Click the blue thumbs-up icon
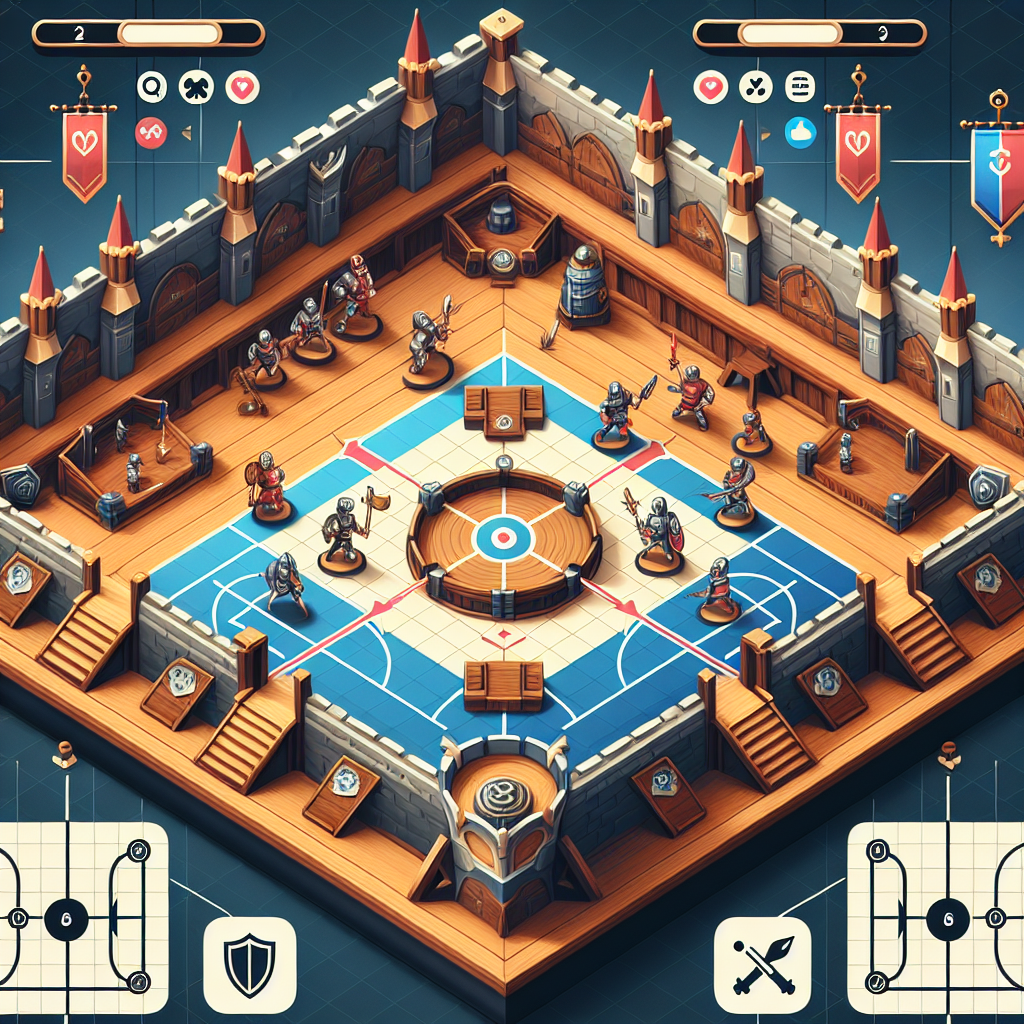Image resolution: width=1024 pixels, height=1024 pixels. (x=801, y=131)
